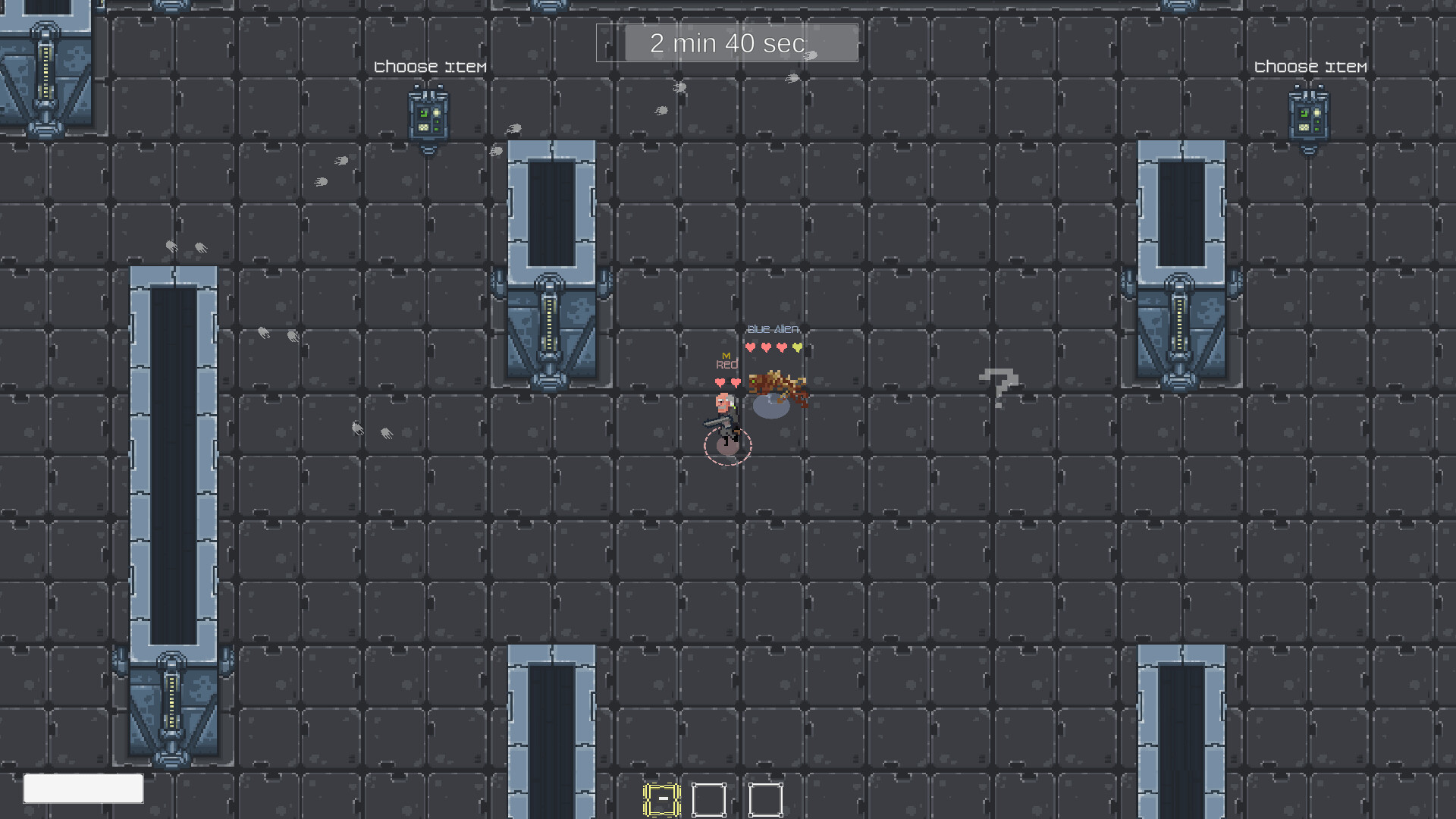Click the 2 min 40 sec match timer

click(726, 43)
